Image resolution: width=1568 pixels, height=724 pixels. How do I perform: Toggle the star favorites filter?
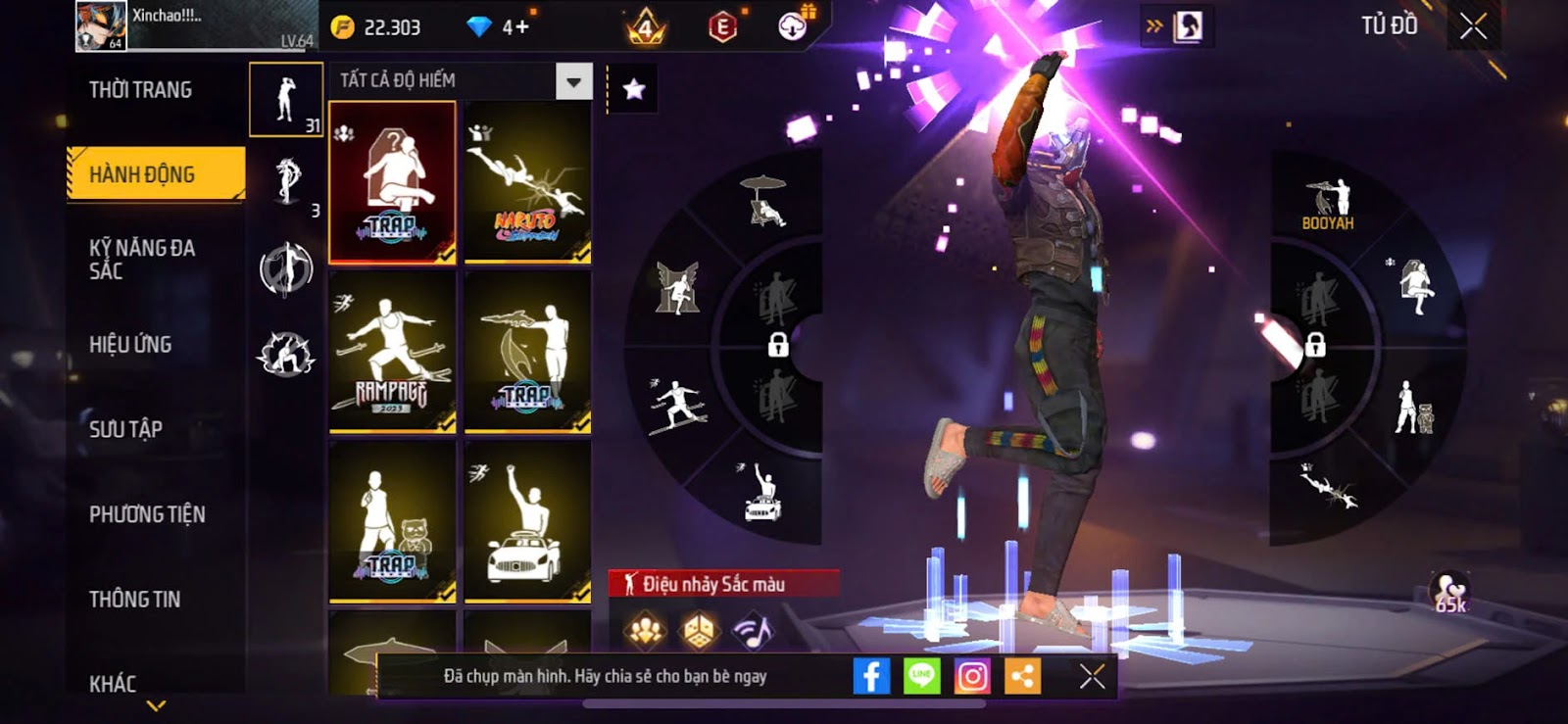(634, 90)
